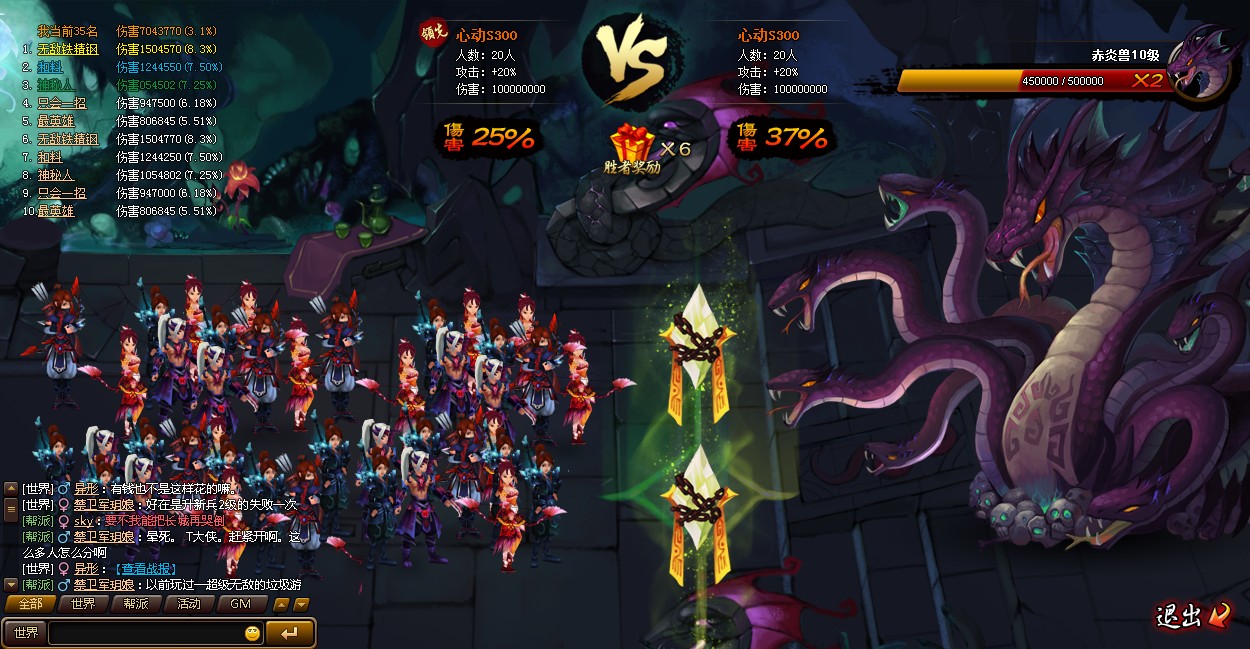This screenshot has width=1250, height=649.
Task: Open the 查看战报 battle report link
Action: click(x=148, y=568)
